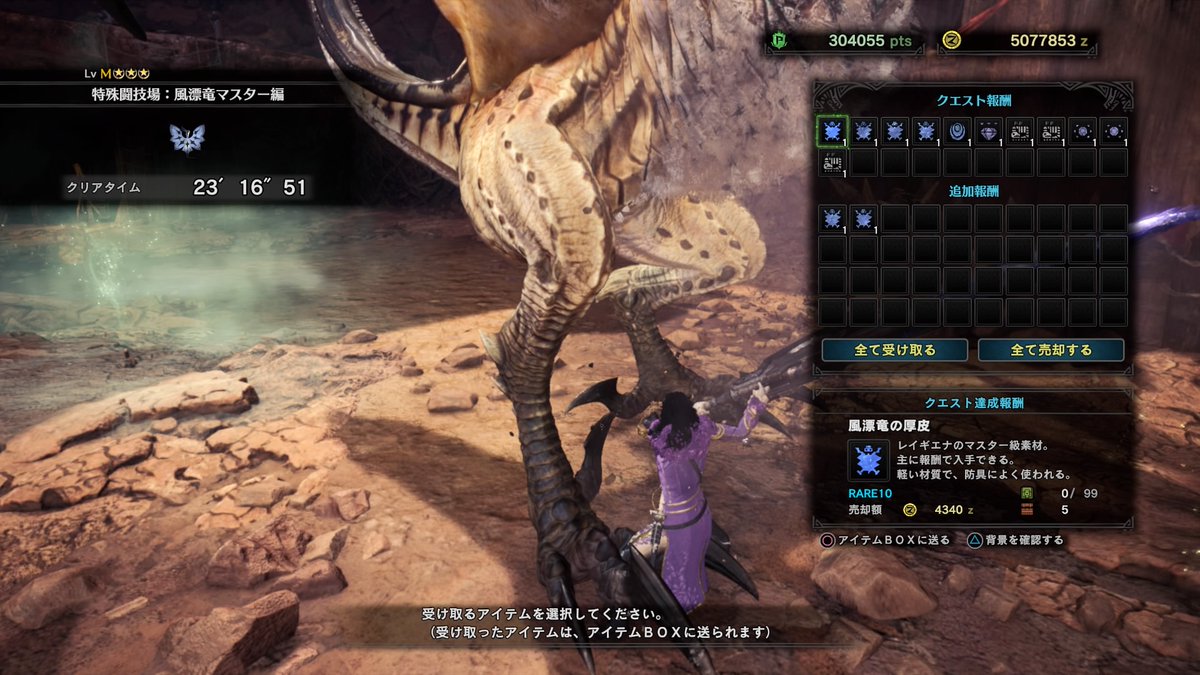Select the diamond gem reward slot

(x=988, y=131)
